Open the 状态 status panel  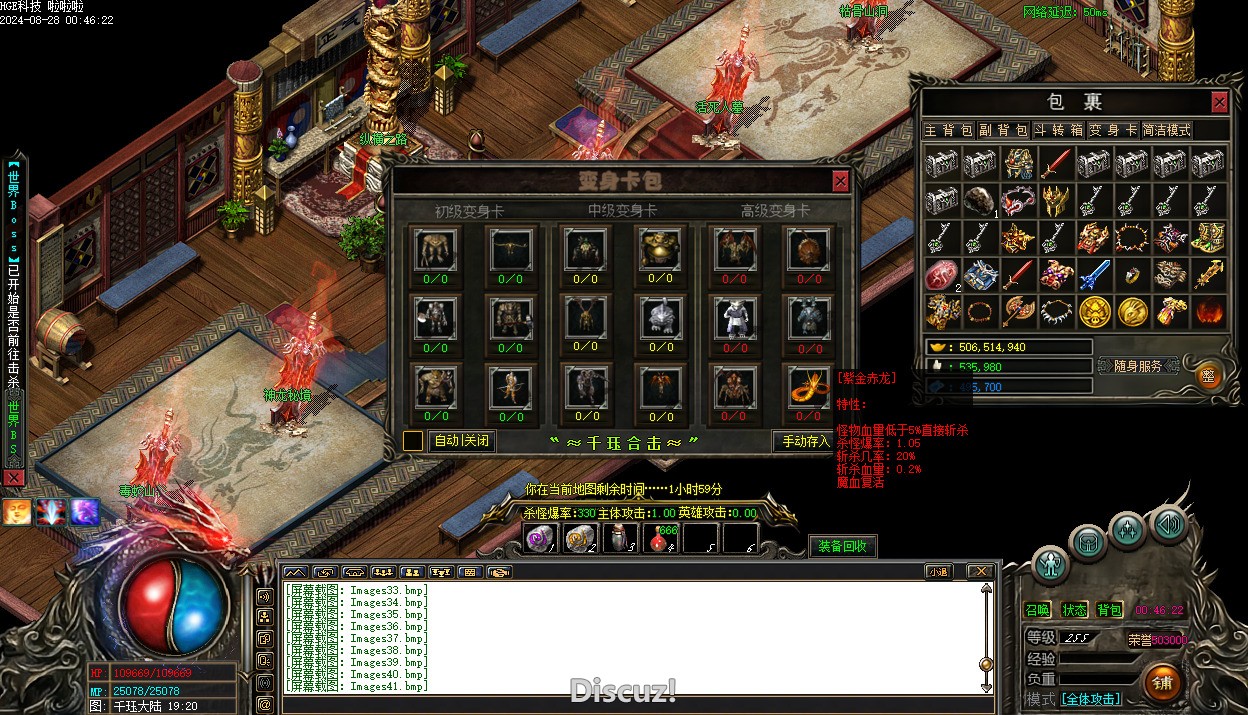1074,610
